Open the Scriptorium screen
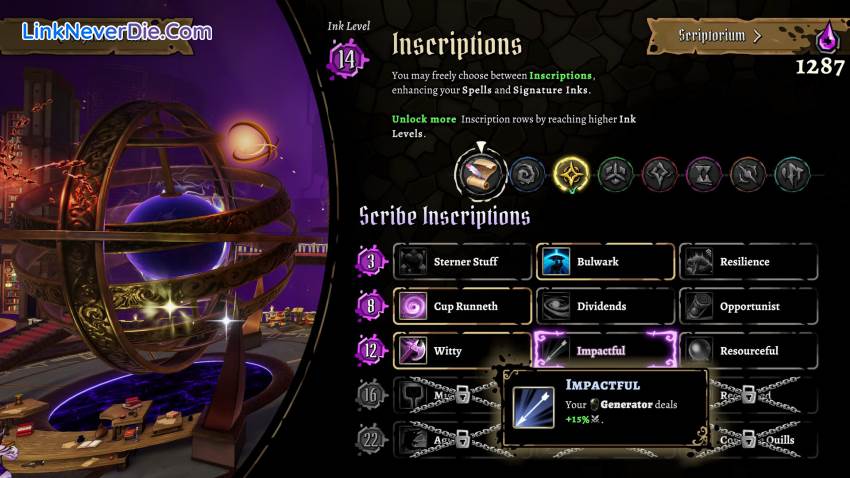Viewport: 850px width, 478px height. pos(720,36)
